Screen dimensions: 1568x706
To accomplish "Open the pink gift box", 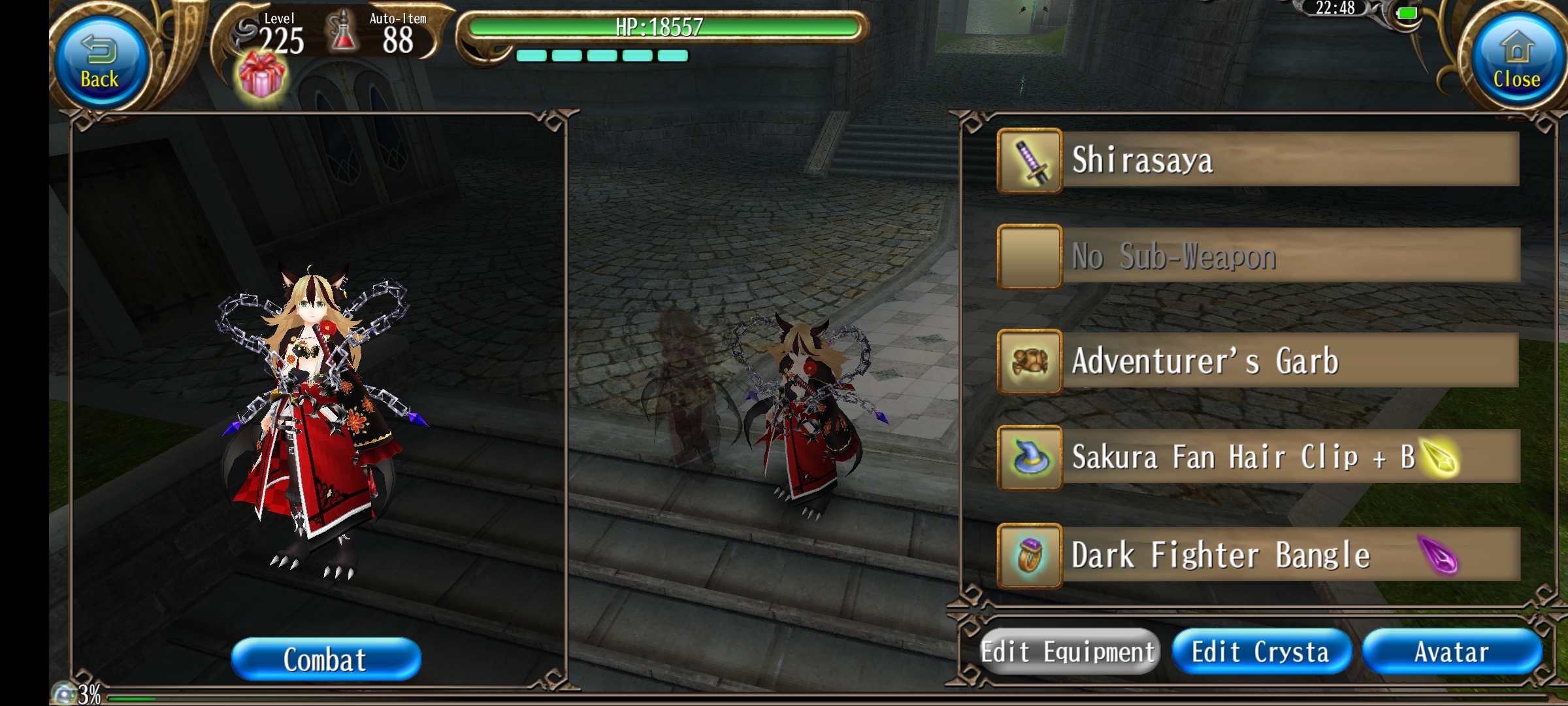I will (261, 77).
